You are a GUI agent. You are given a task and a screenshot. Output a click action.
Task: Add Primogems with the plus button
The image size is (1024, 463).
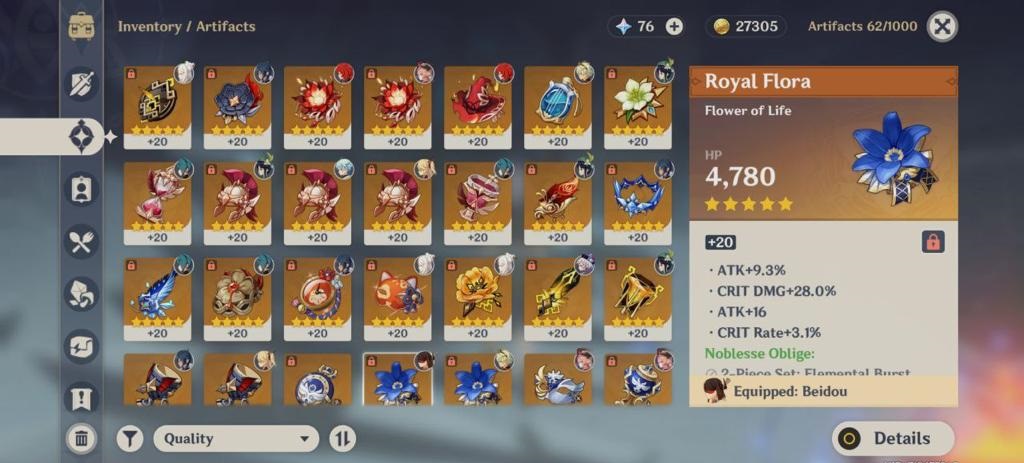coord(674,27)
